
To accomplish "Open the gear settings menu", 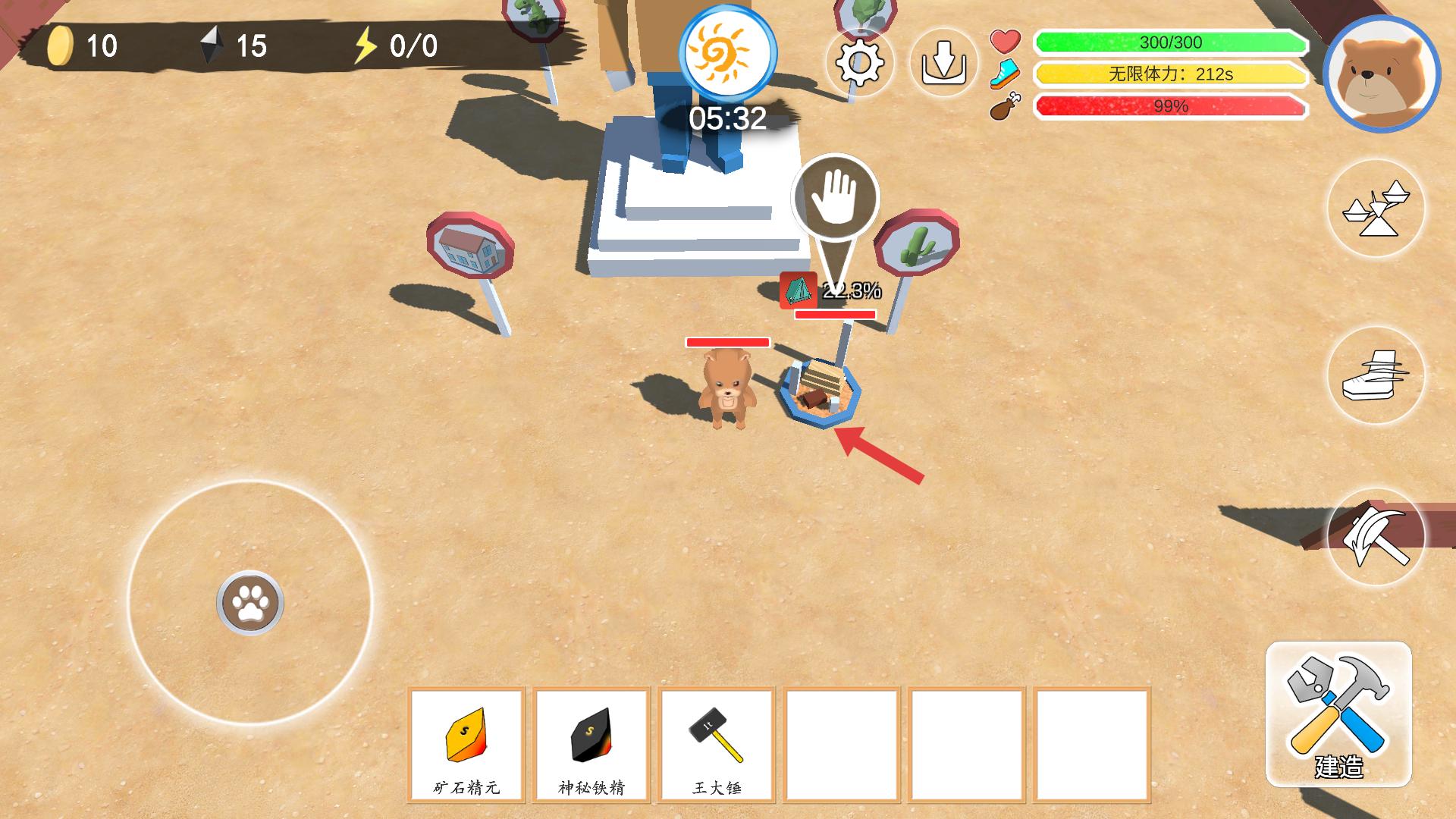I will point(859,62).
